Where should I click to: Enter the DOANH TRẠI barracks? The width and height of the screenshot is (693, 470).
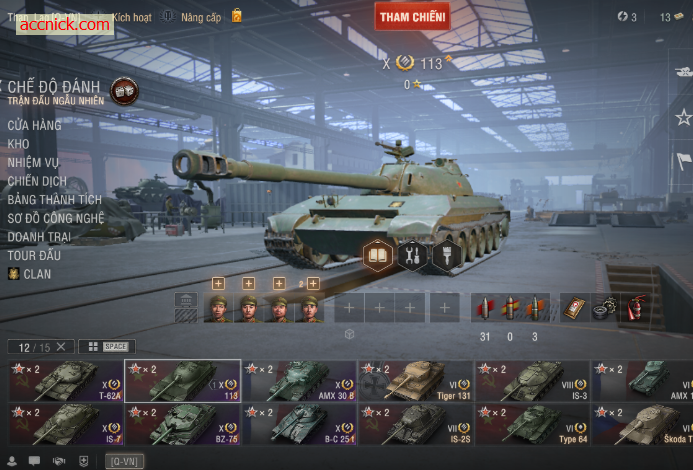click(x=39, y=237)
